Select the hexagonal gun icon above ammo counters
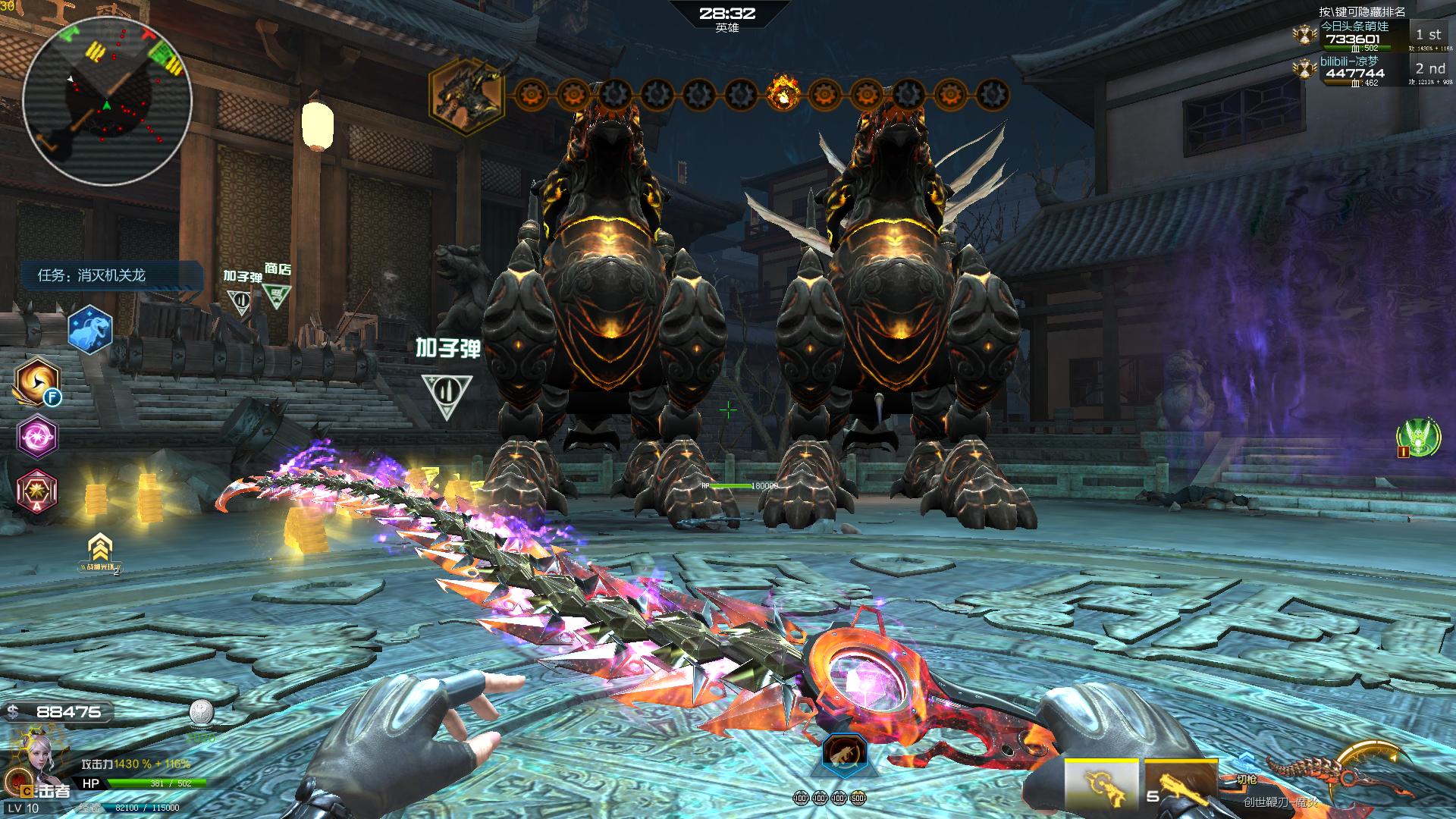This screenshot has height=819, width=1456. [845, 755]
